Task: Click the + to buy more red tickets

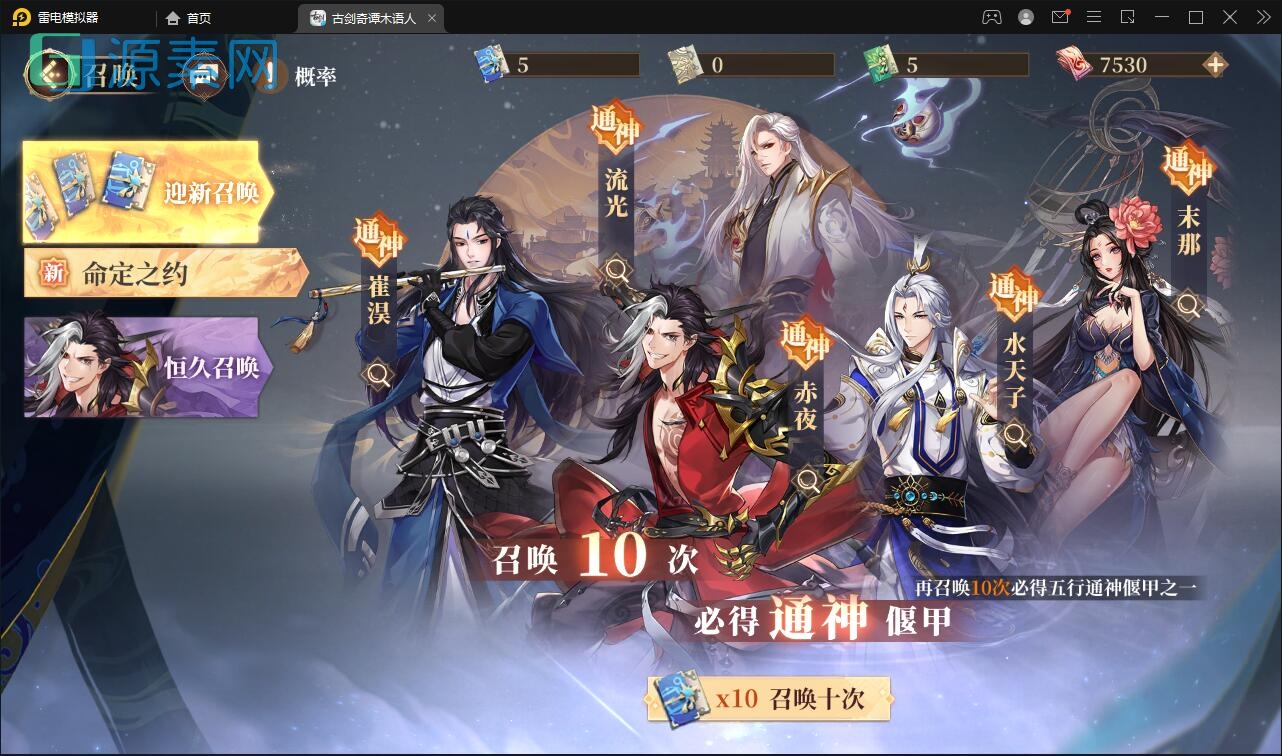Action: tap(1213, 63)
